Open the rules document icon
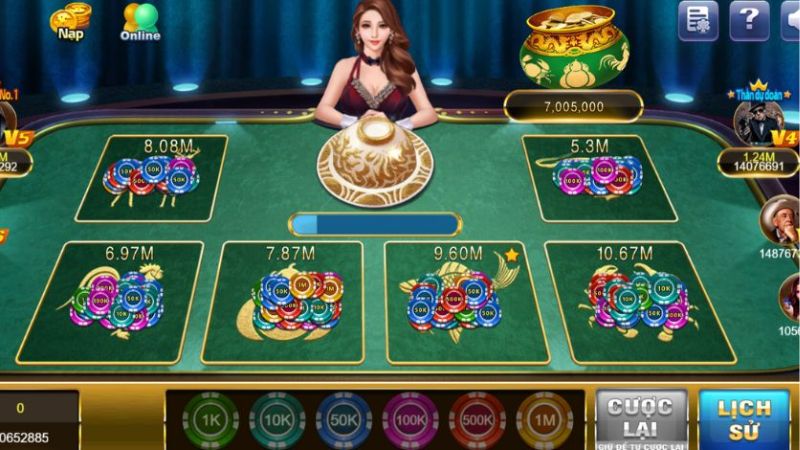800x450 pixels. pyautogui.click(x=698, y=20)
